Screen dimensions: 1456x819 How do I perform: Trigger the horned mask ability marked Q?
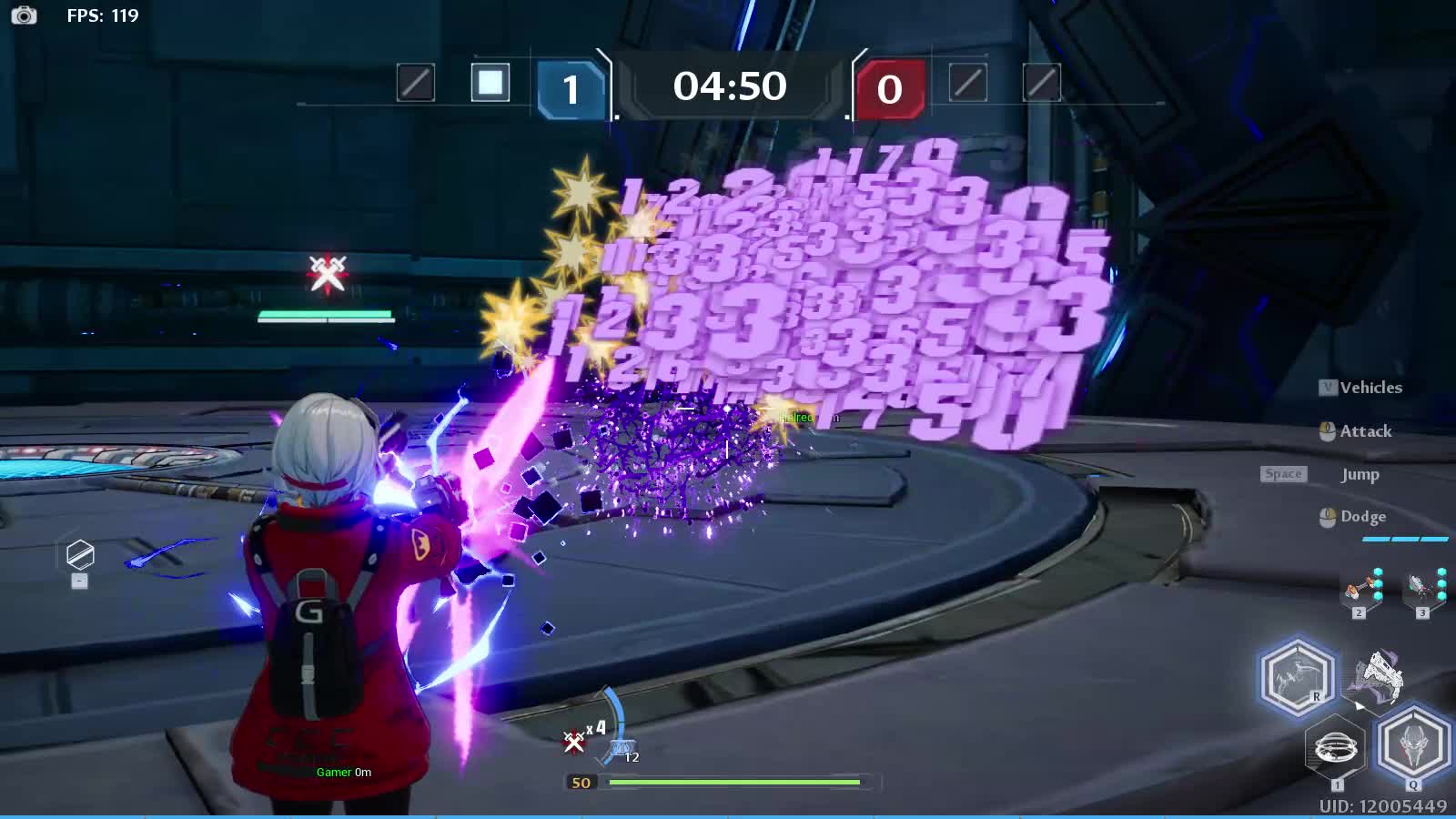pos(1412,743)
